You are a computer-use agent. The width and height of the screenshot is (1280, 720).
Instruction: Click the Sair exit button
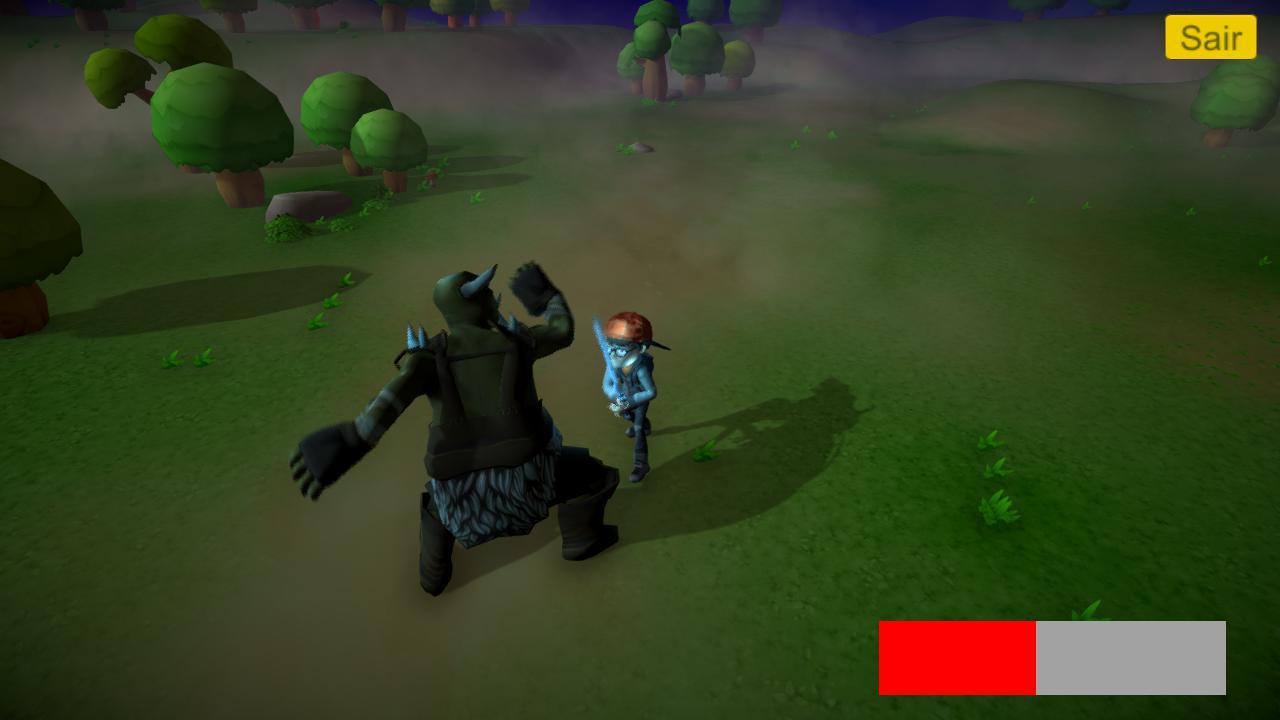pos(1209,38)
